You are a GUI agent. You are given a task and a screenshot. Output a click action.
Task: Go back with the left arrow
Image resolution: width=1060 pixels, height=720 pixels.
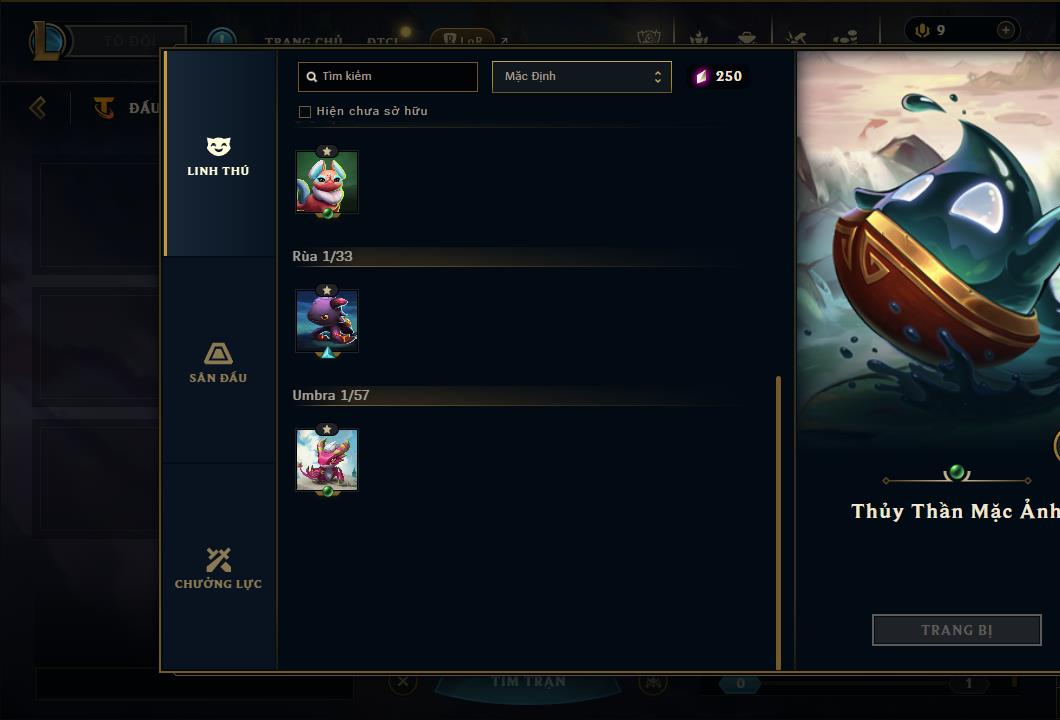[x=38, y=107]
